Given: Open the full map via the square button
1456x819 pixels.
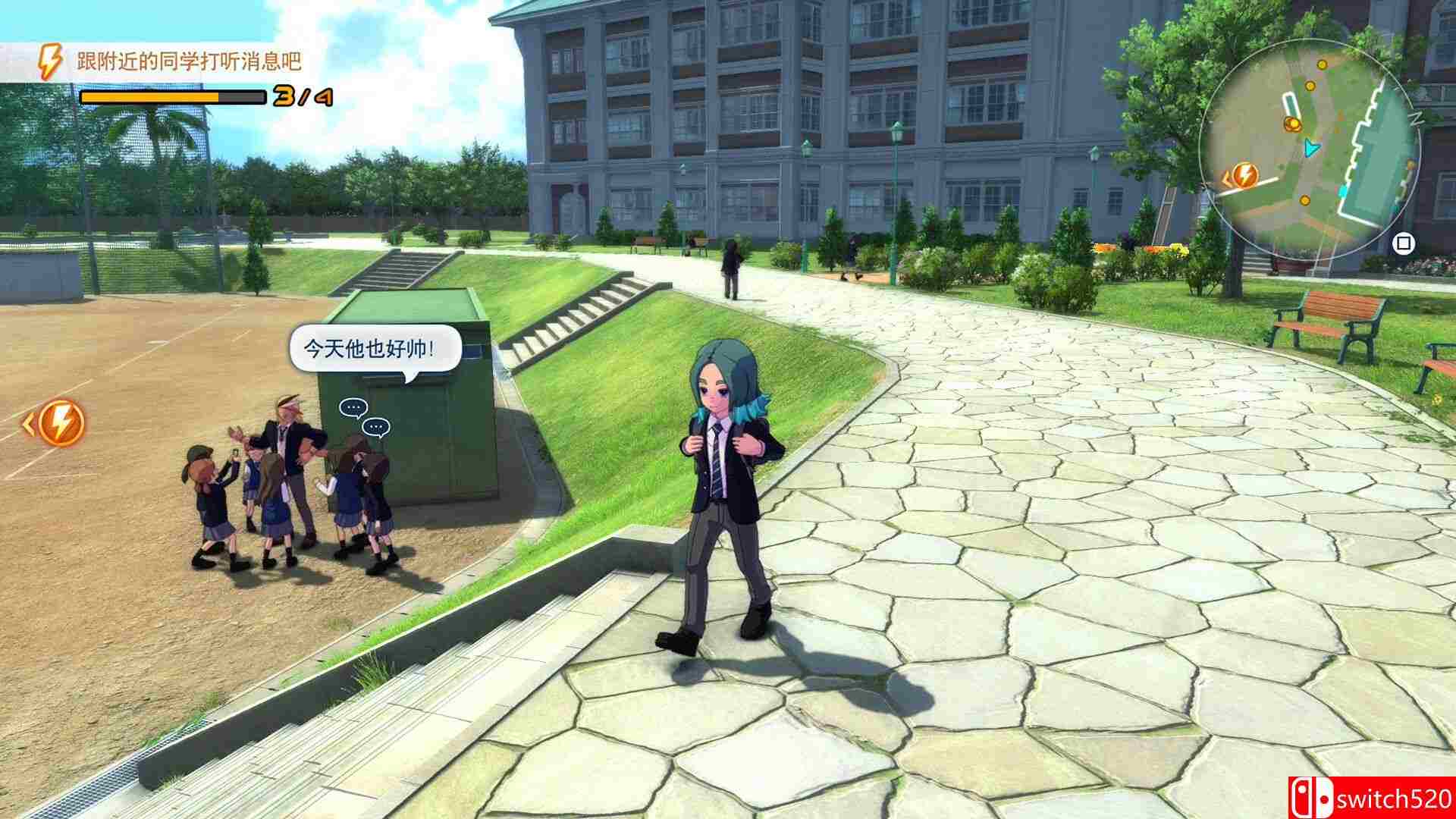Looking at the screenshot, I should (1403, 241).
